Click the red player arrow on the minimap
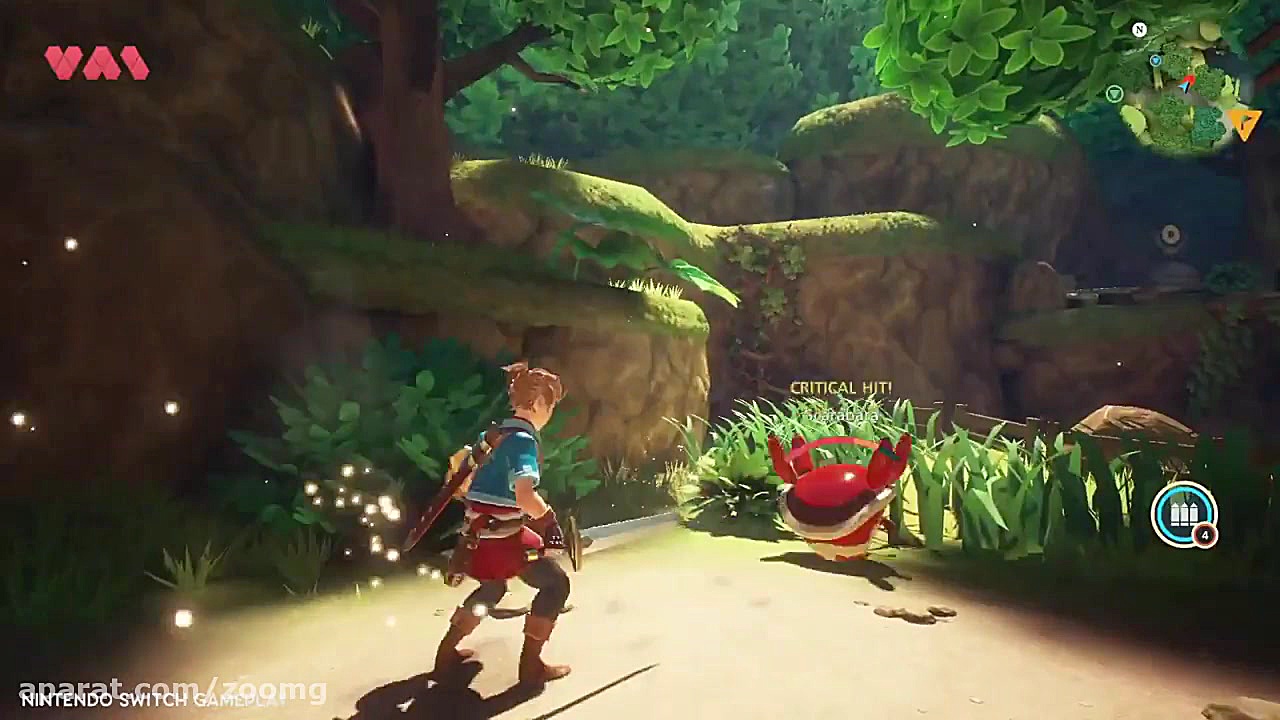1280x720 pixels. (1186, 82)
